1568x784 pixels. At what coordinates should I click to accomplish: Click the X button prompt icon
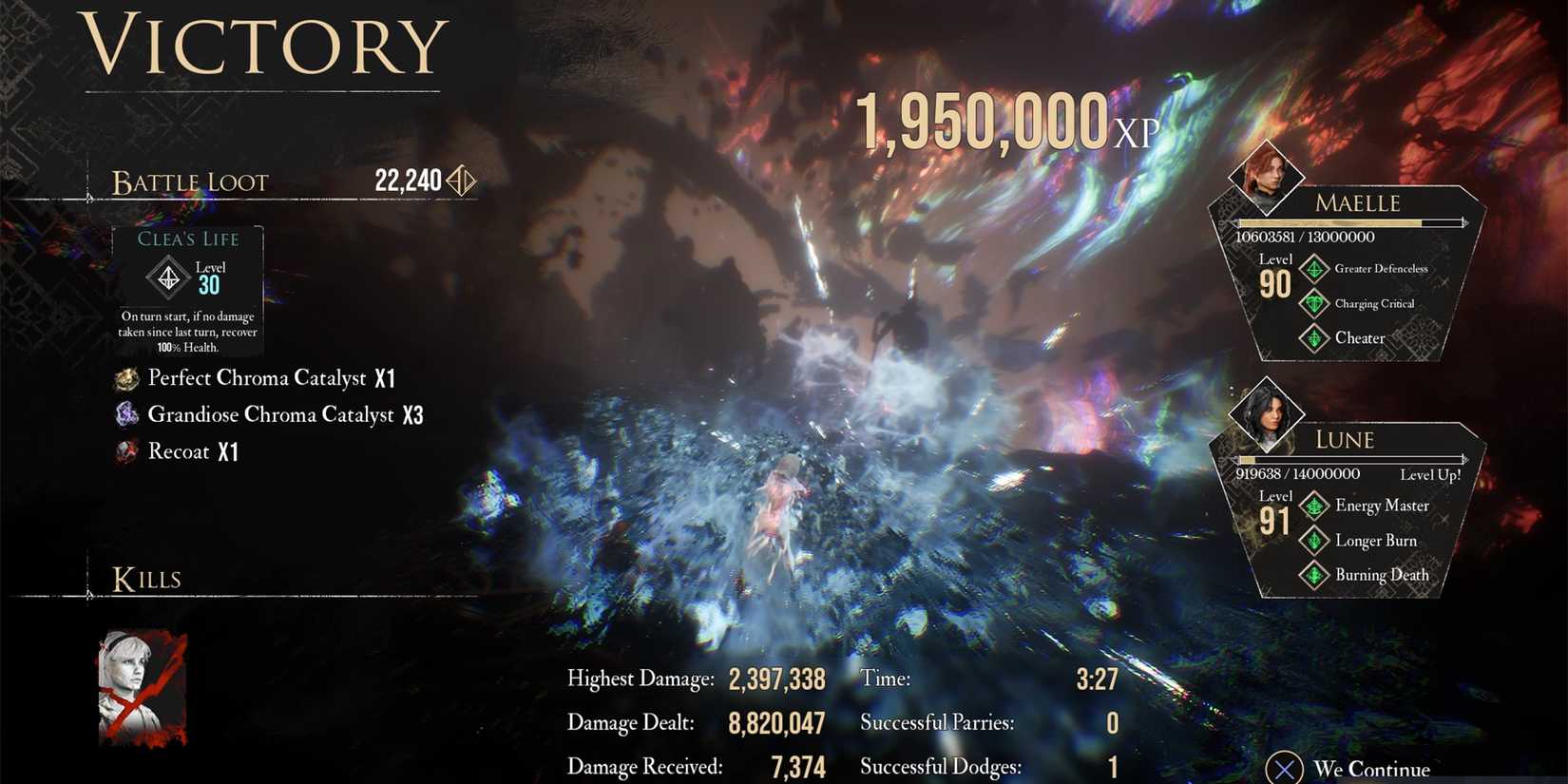(x=1286, y=767)
